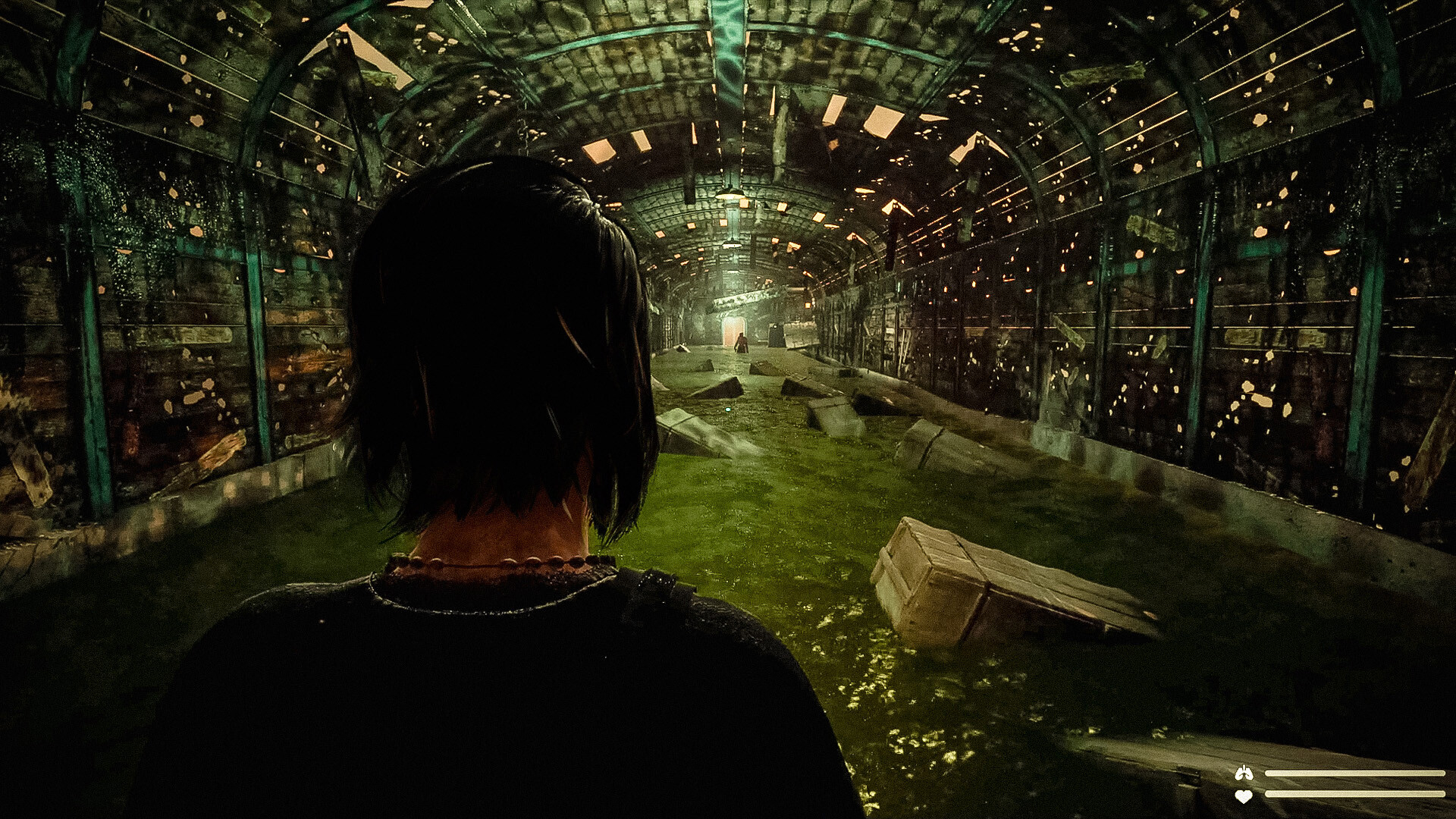This screenshot has height=819, width=1456.
Task: Click the orange lamp on the right wall
Action: pyautogui.click(x=808, y=305)
